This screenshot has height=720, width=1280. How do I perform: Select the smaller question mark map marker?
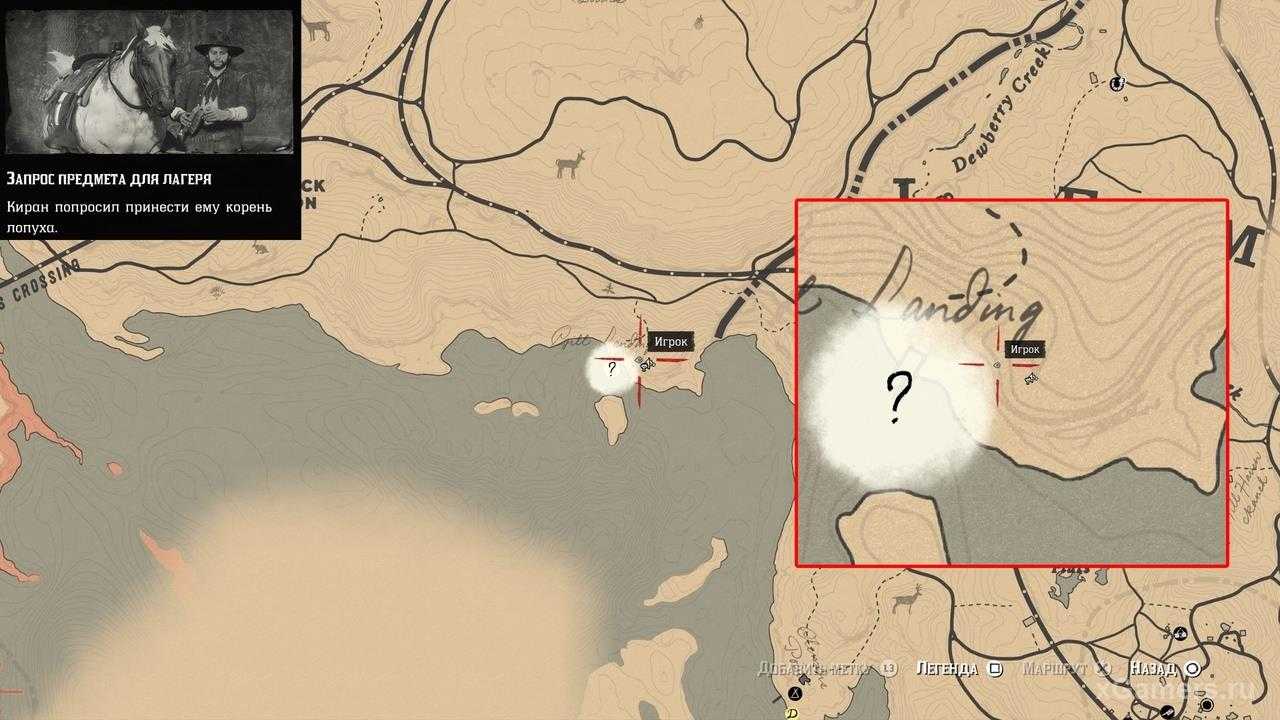(611, 368)
